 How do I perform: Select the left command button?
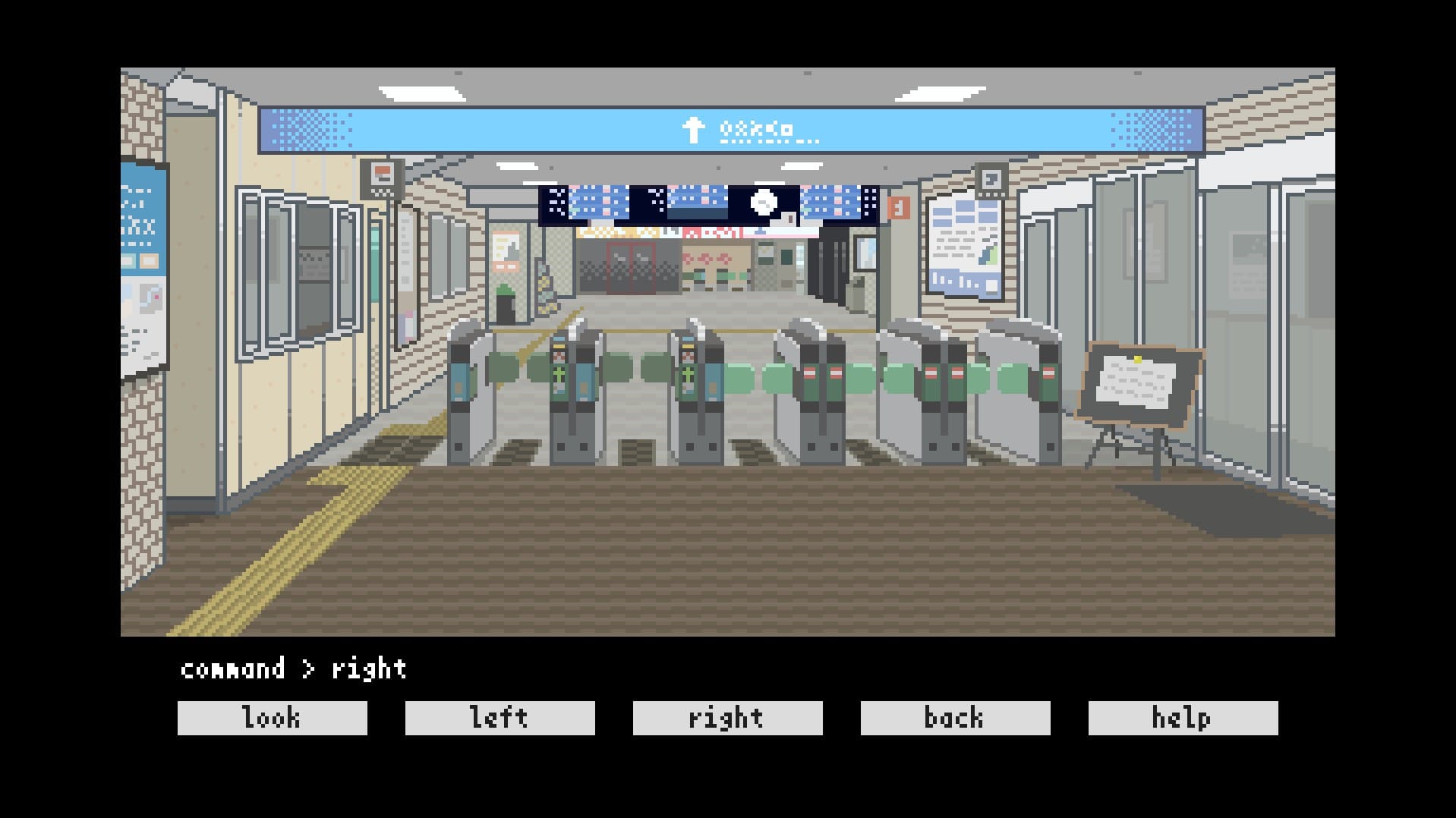point(500,718)
